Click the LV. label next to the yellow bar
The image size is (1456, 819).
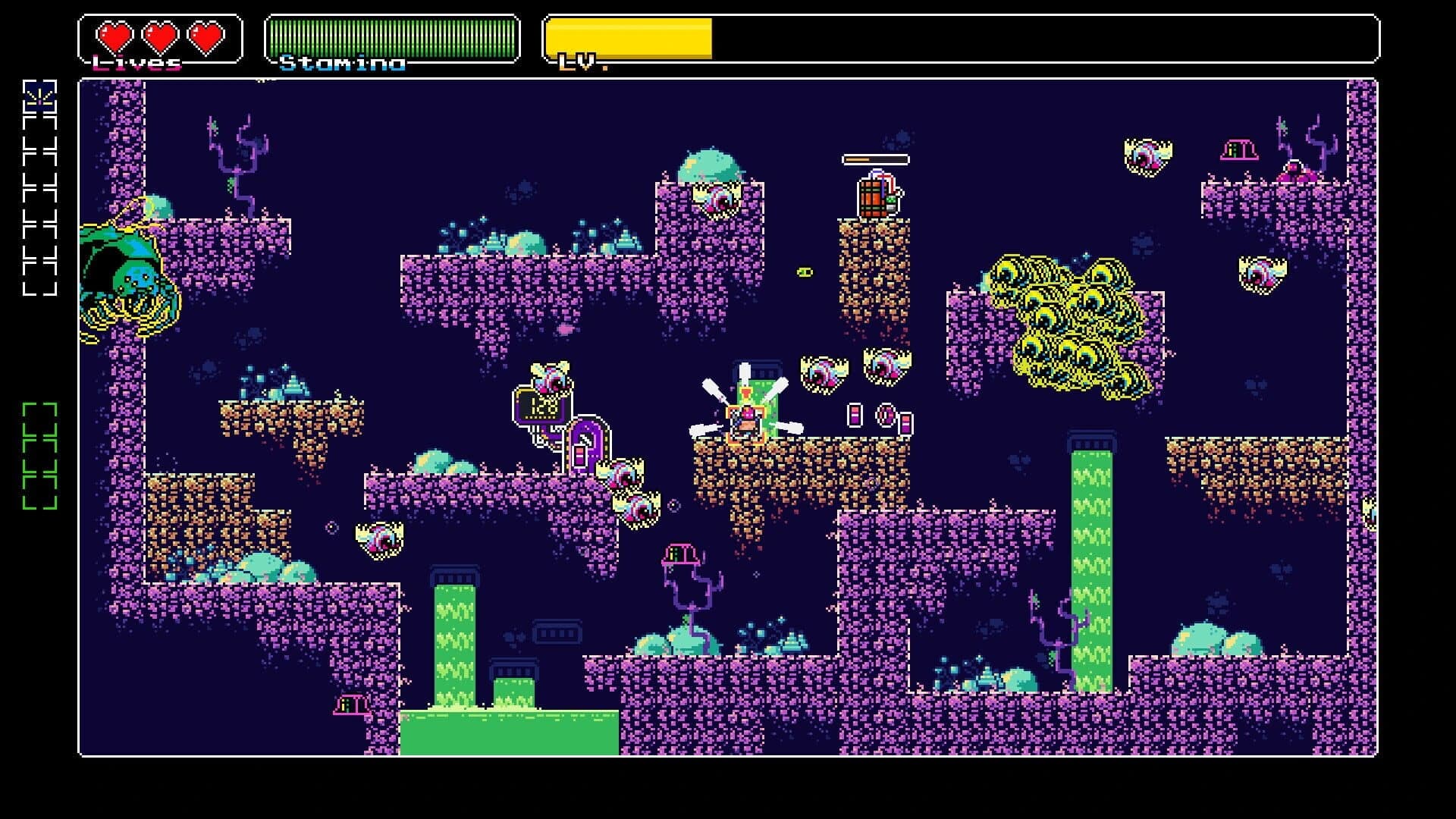point(578,61)
